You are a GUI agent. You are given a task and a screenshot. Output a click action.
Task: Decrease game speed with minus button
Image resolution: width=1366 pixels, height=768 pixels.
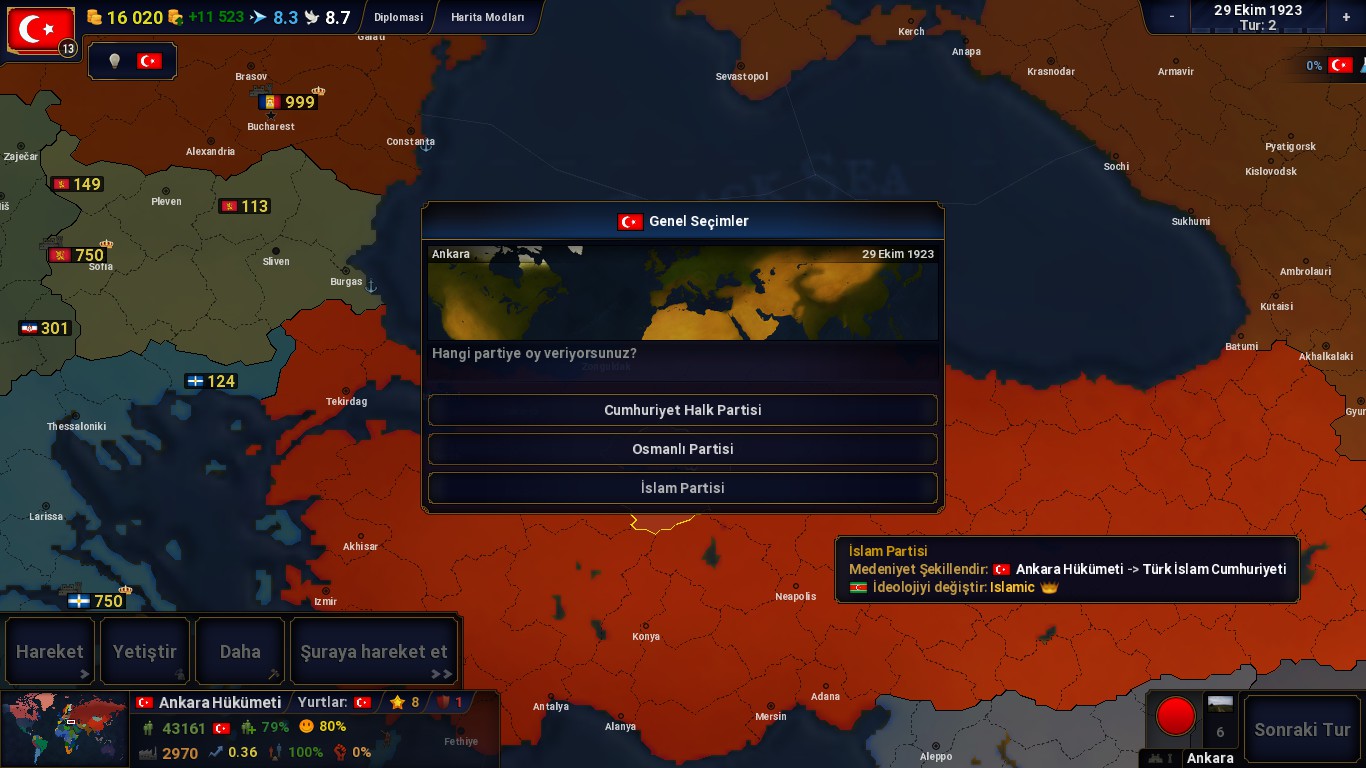point(1172,17)
